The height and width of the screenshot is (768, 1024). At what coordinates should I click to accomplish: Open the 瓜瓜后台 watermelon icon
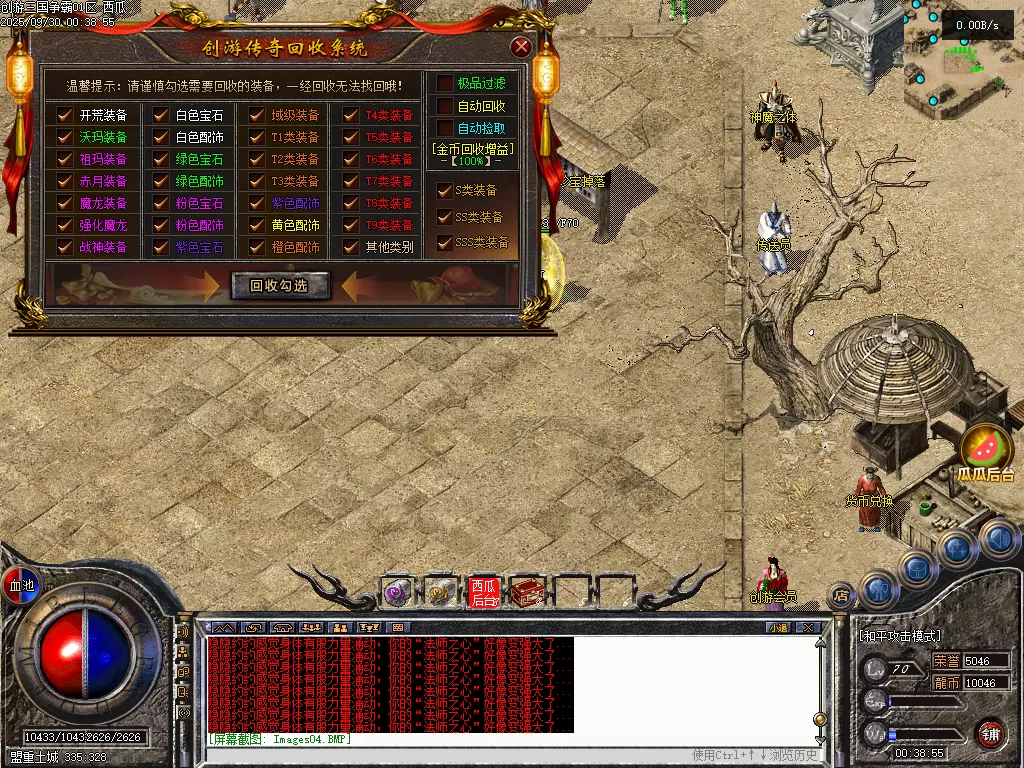pos(986,448)
